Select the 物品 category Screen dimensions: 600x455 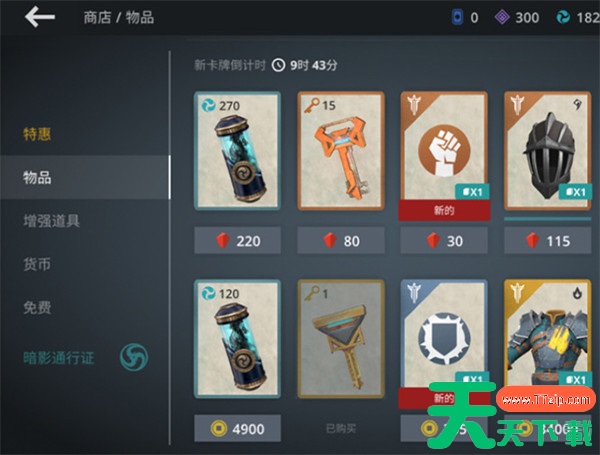[x=38, y=177]
